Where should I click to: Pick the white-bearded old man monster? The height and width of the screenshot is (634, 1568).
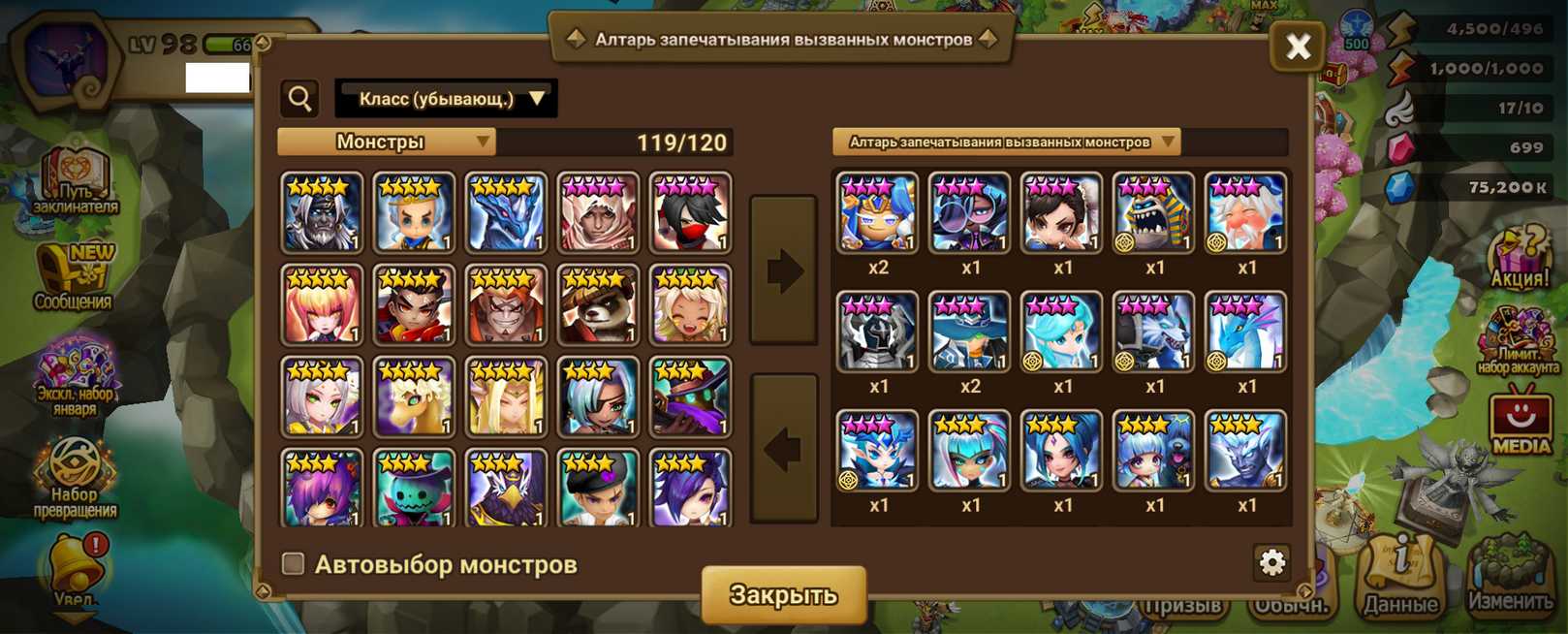tap(1245, 213)
